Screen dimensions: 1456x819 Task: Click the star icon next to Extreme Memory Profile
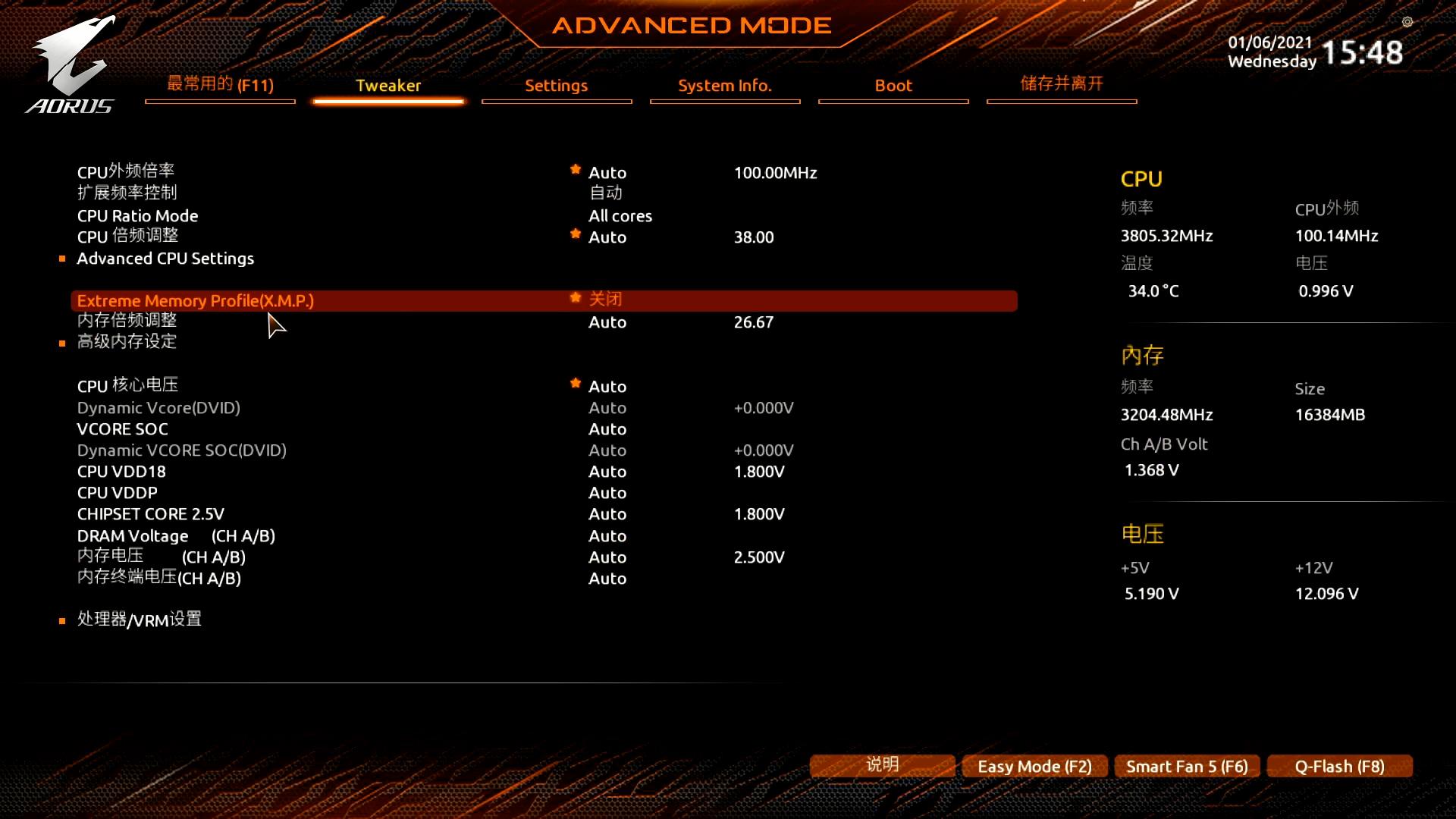576,298
